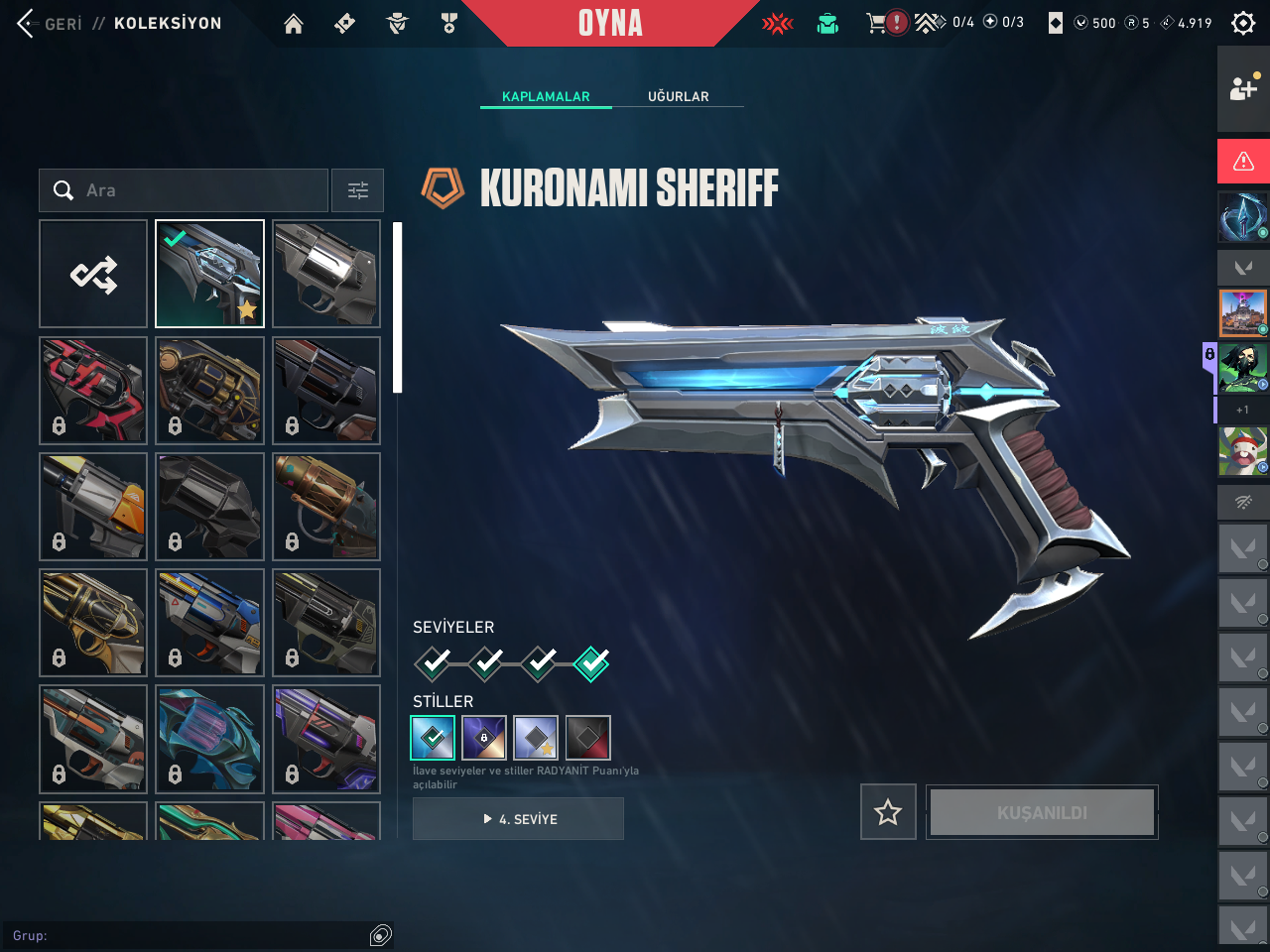Go back with the GERİ arrow
Screen dimensions: 1270x952
28,23
